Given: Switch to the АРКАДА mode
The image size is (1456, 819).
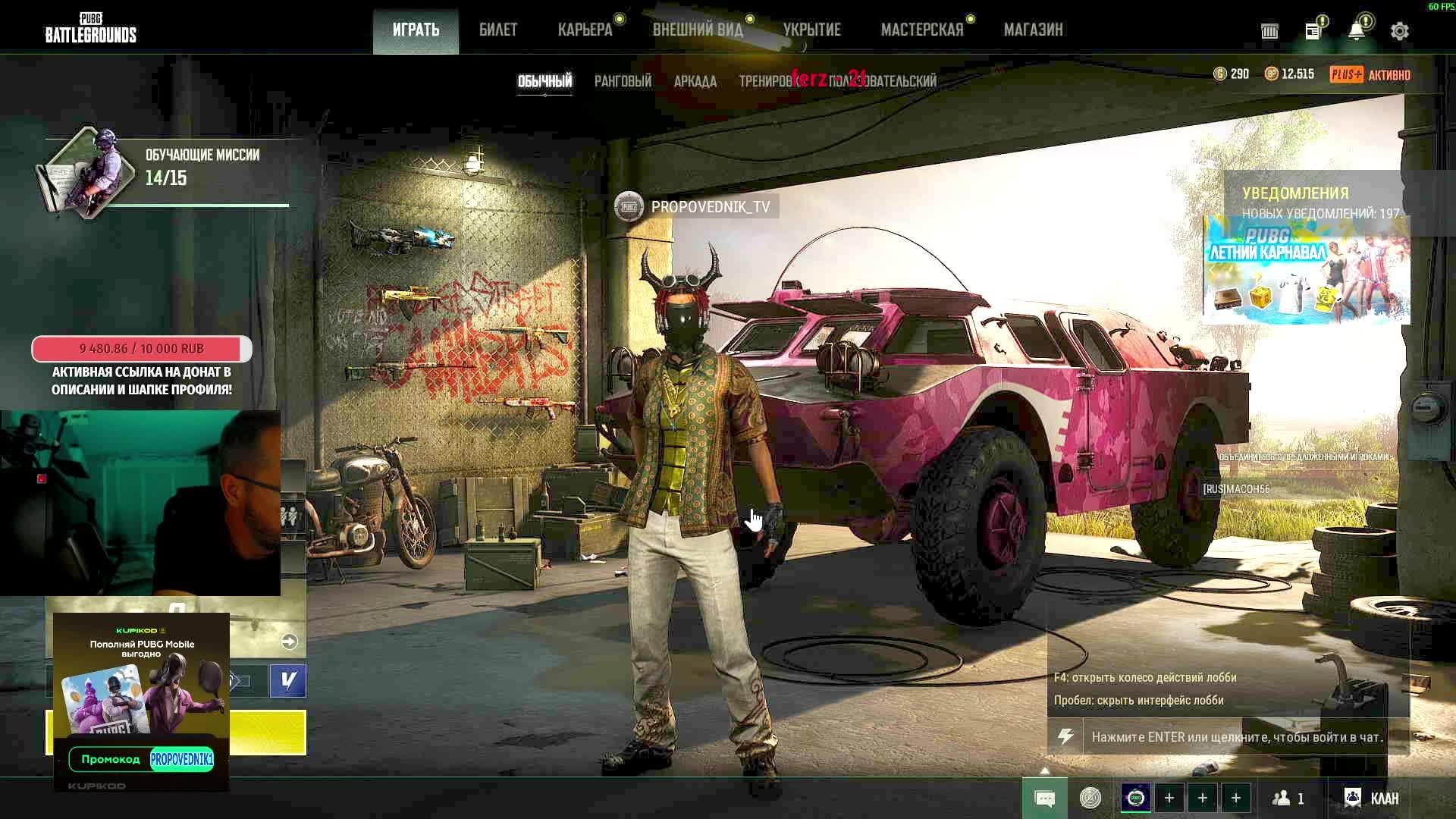Looking at the screenshot, I should tap(695, 81).
